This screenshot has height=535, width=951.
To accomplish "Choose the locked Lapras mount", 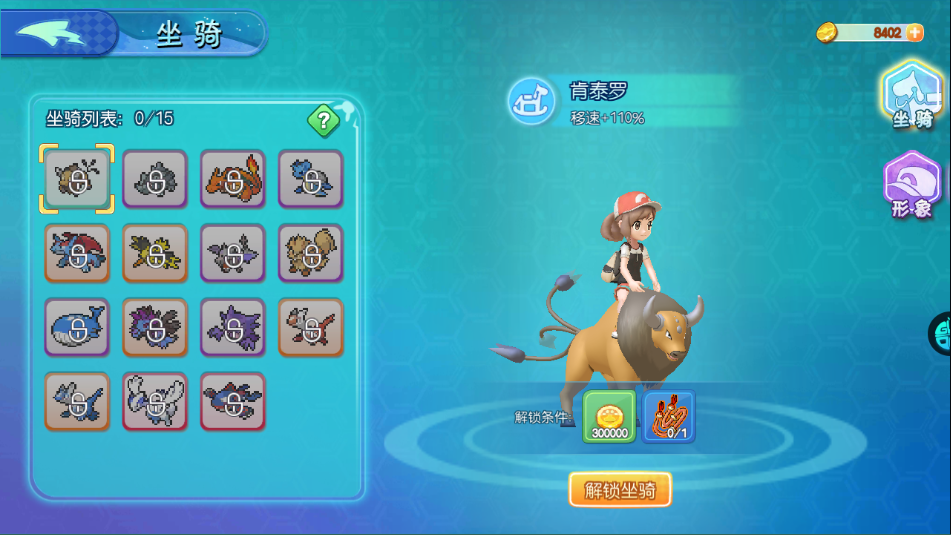I will coord(310,179).
